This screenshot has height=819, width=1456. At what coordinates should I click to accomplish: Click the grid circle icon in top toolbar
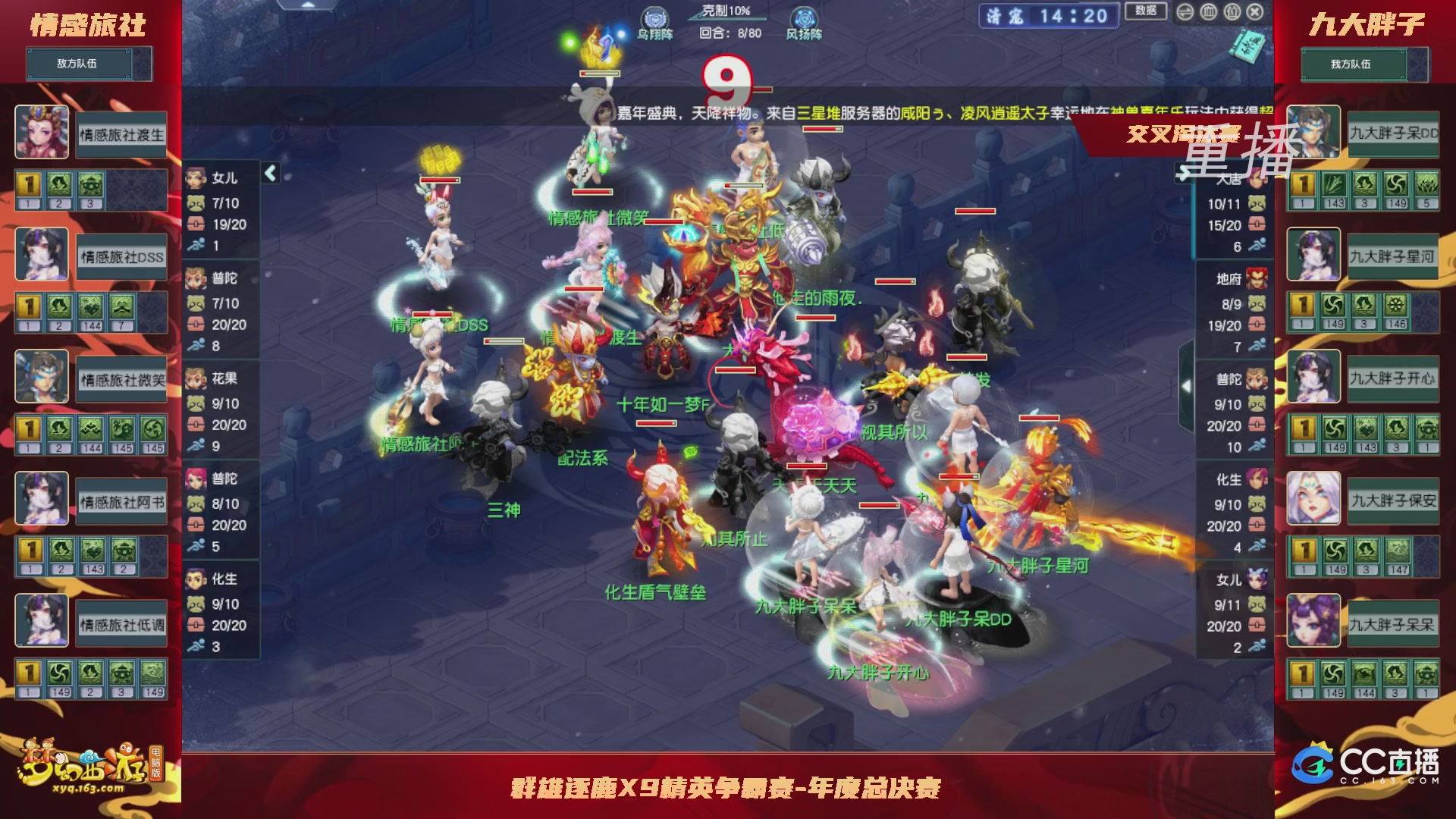point(1208,11)
